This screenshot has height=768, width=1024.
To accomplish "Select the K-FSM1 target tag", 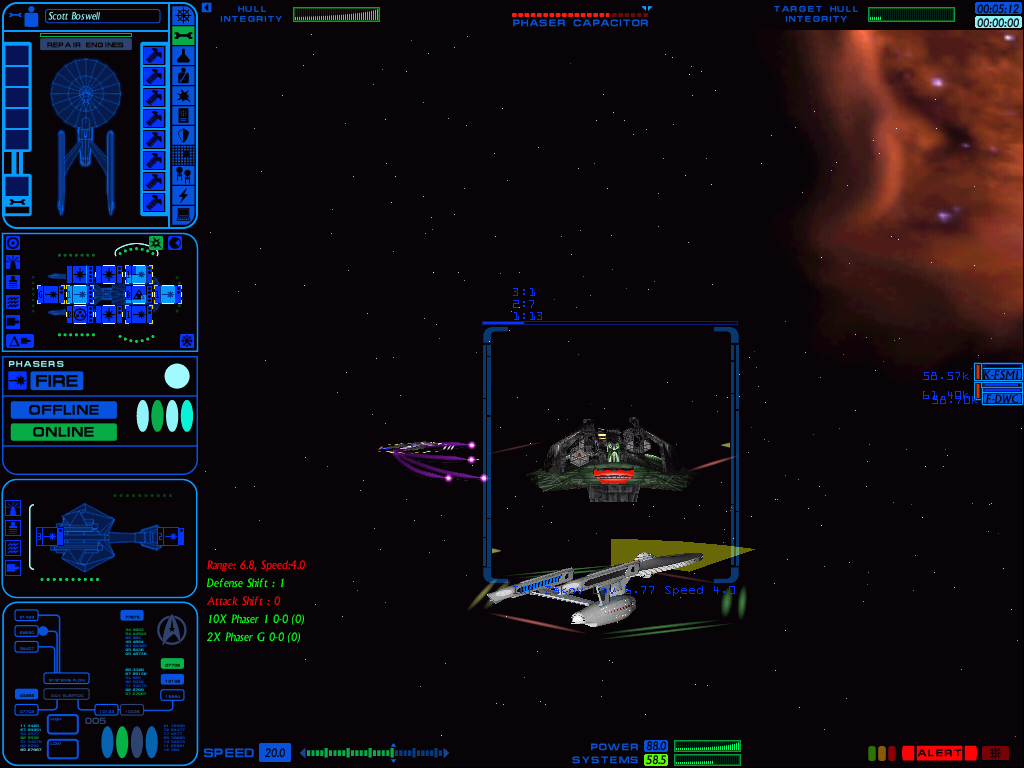I will (x=999, y=374).
